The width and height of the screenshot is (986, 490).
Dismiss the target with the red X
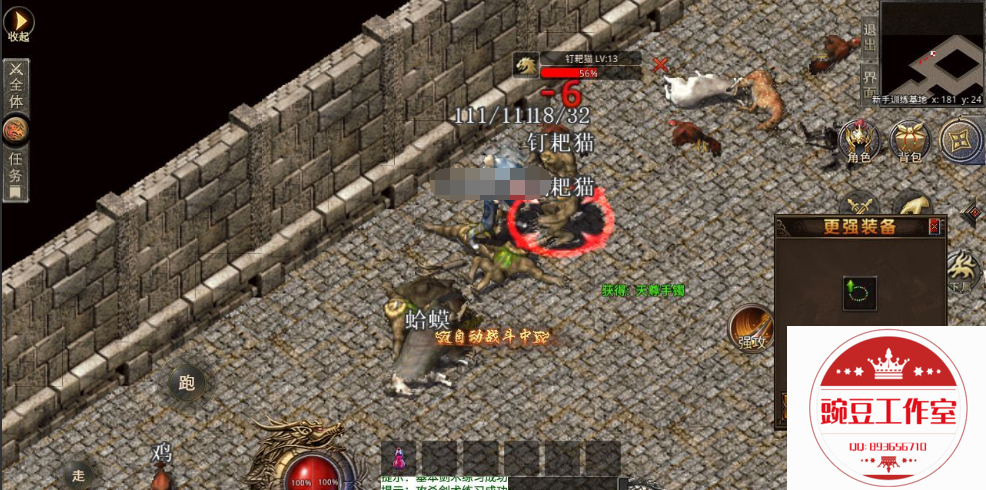(660, 65)
